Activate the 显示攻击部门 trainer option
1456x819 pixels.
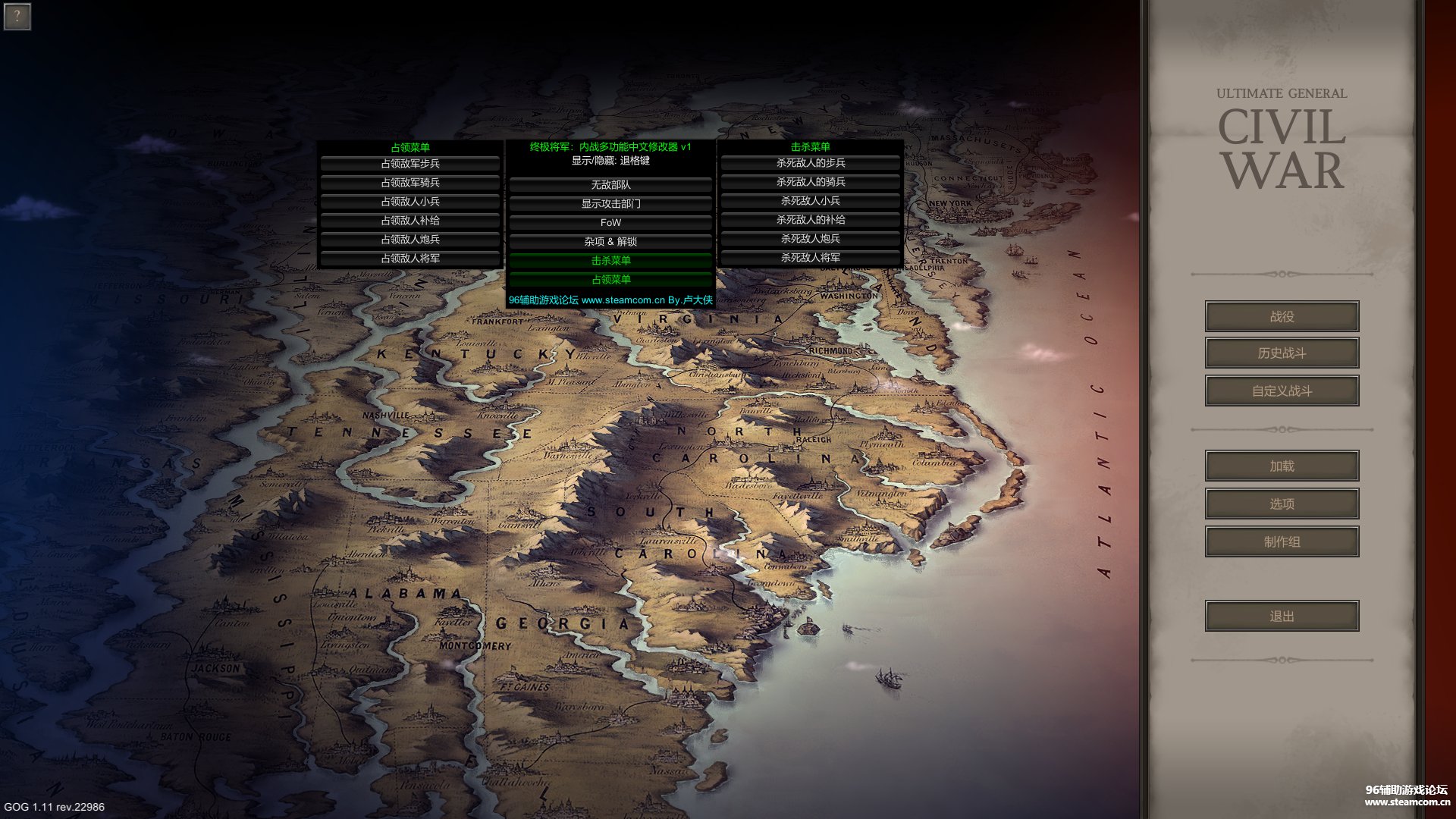(610, 204)
